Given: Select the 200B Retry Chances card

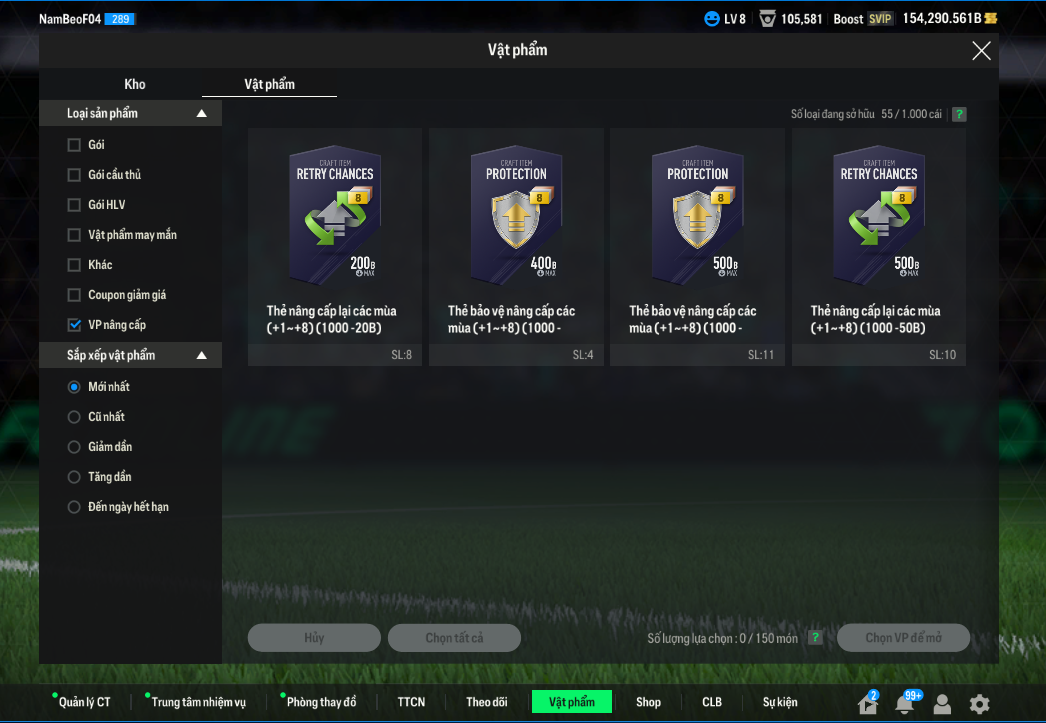Looking at the screenshot, I should (334, 245).
